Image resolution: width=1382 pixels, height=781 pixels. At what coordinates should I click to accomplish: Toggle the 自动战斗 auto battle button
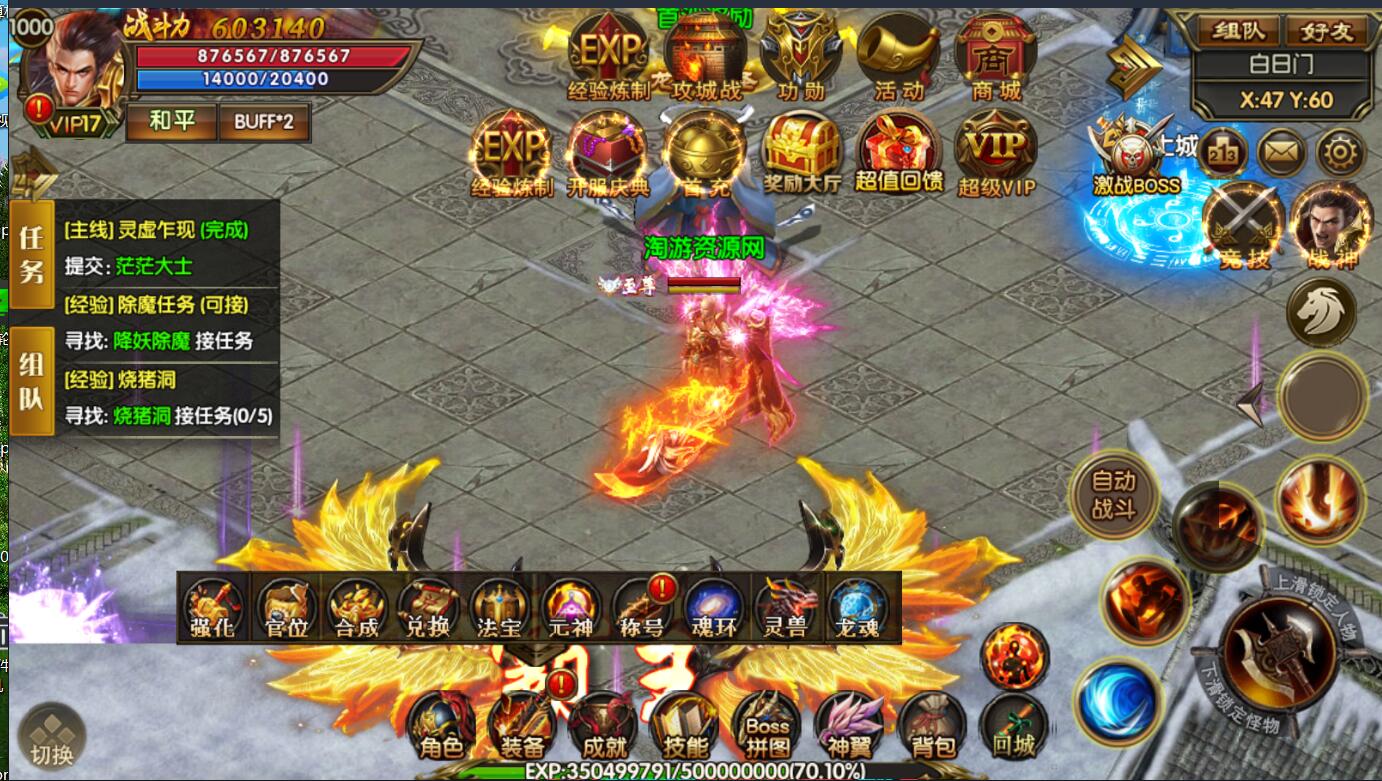1113,494
